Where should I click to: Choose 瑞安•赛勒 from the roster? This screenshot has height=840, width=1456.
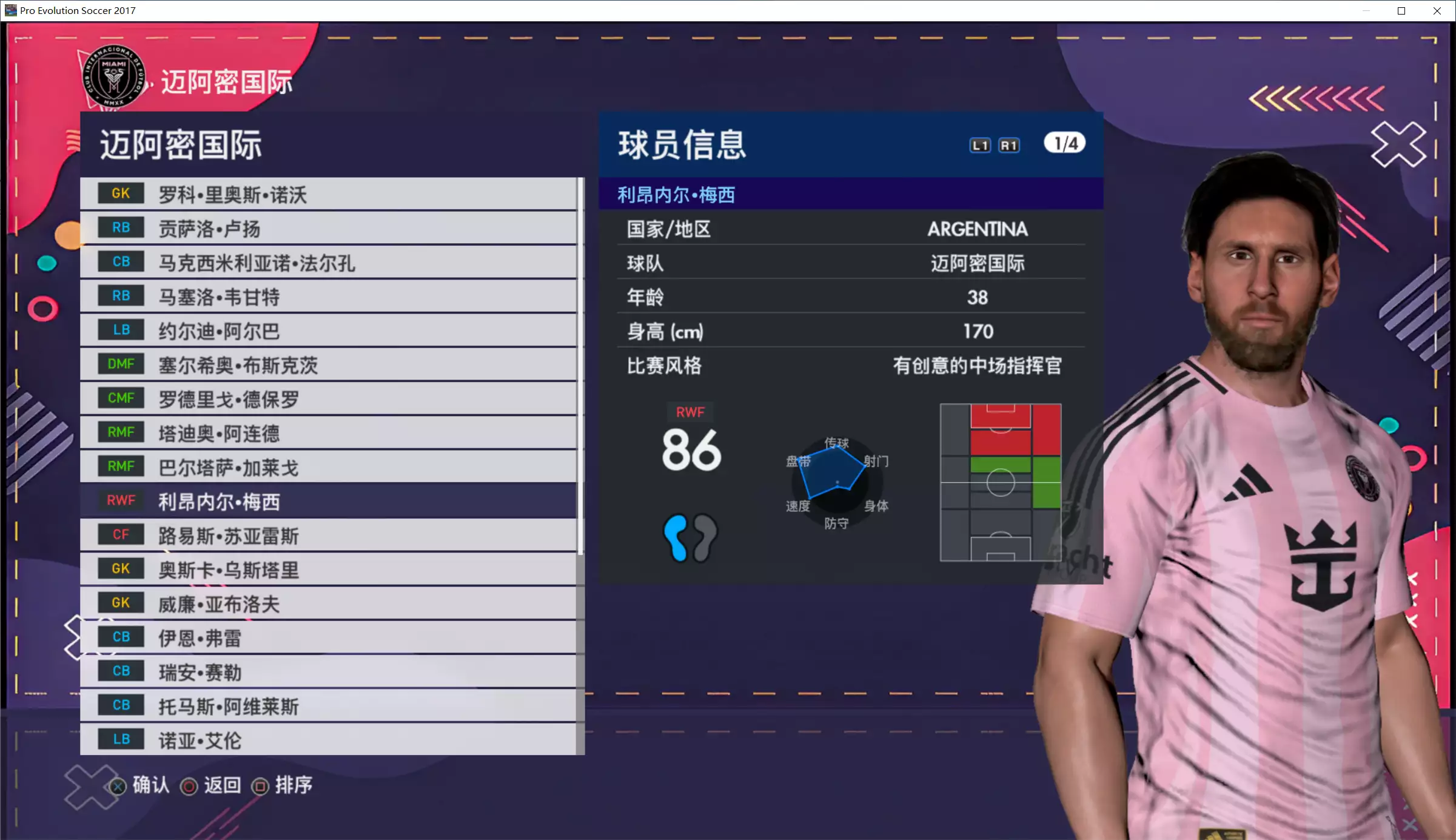pyautogui.click(x=327, y=672)
